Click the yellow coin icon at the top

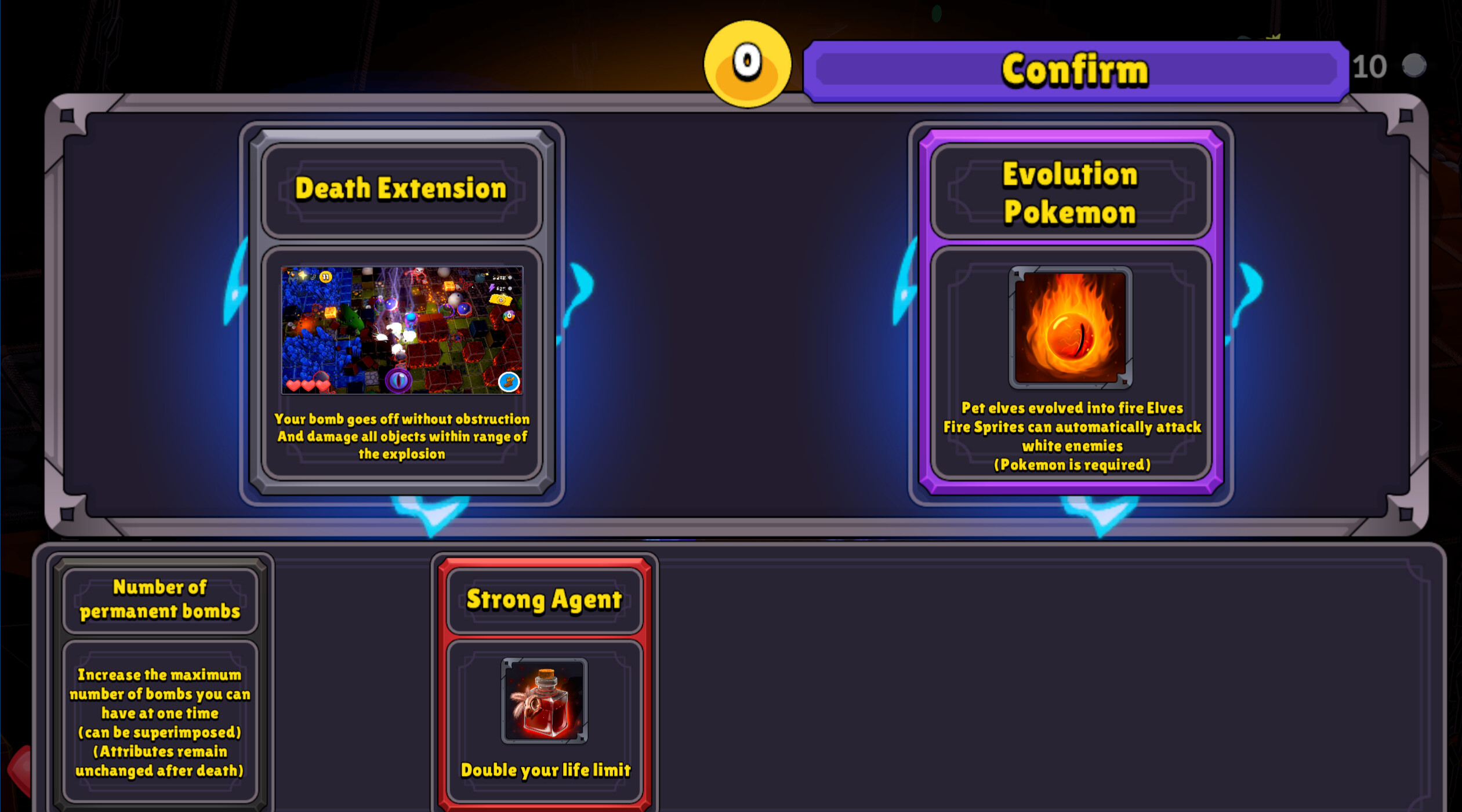(x=746, y=64)
